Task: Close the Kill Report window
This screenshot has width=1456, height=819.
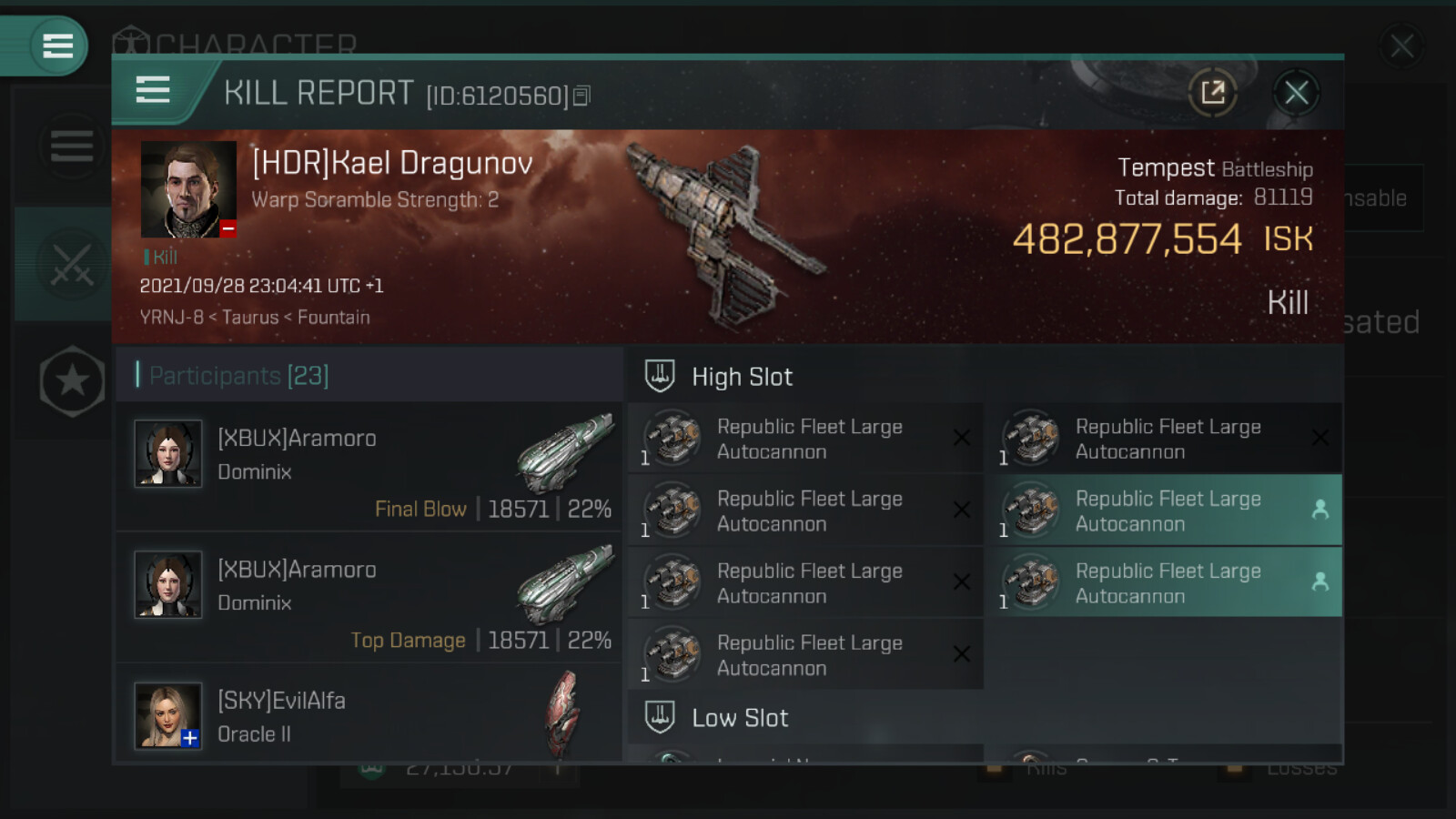Action: click(x=1296, y=92)
